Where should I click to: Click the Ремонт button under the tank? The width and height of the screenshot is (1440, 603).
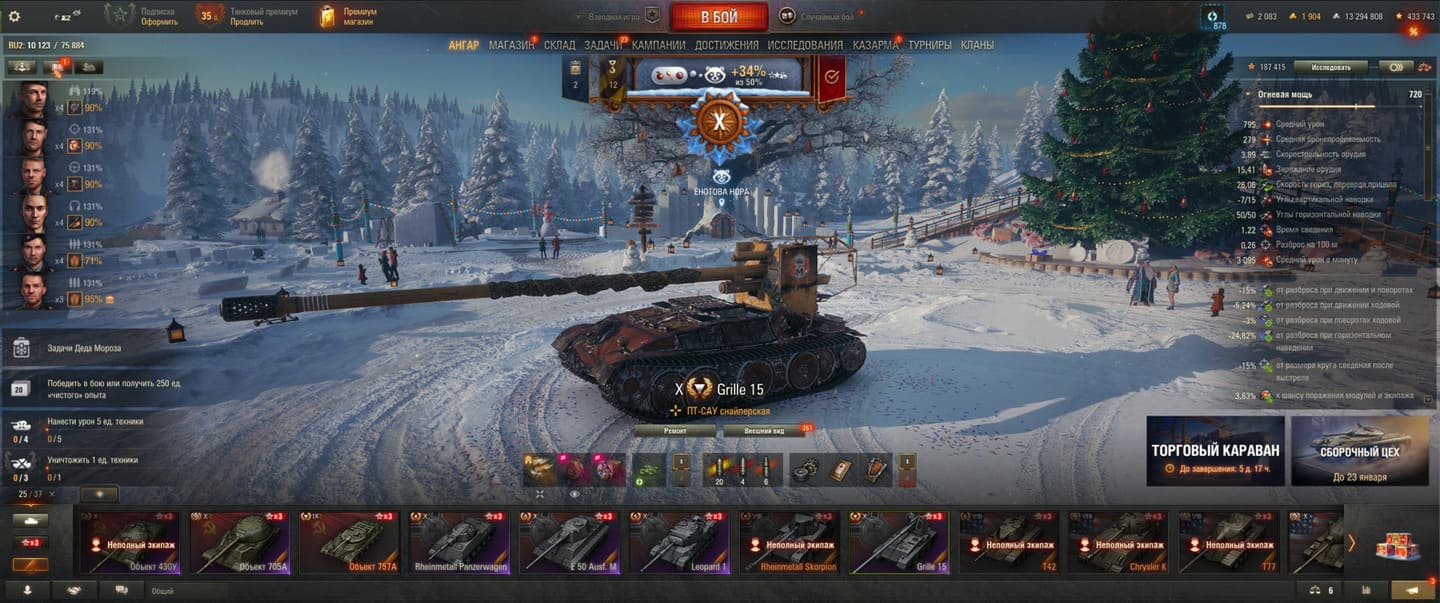pyautogui.click(x=675, y=431)
